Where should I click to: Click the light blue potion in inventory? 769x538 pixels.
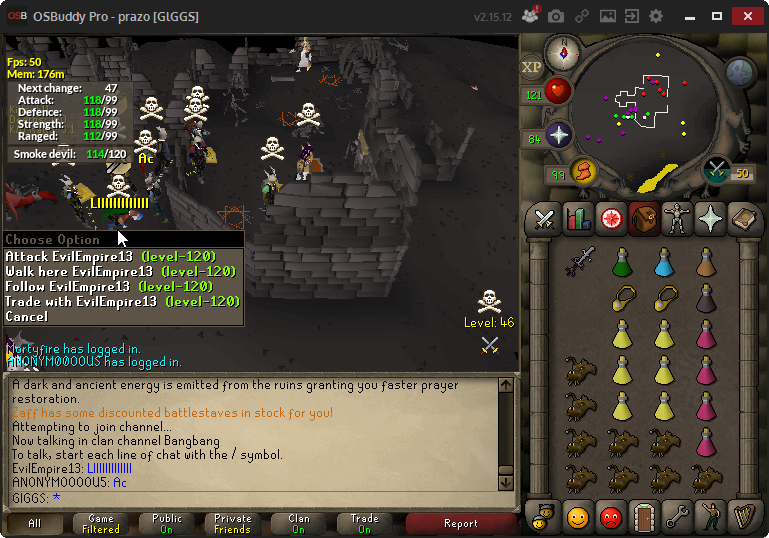pos(663,262)
